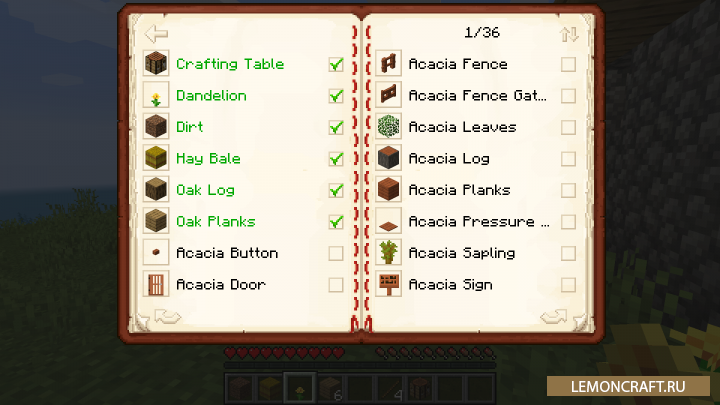Select the Acacia Pressure Plate entry
The height and width of the screenshot is (405, 720).
(x=478, y=222)
